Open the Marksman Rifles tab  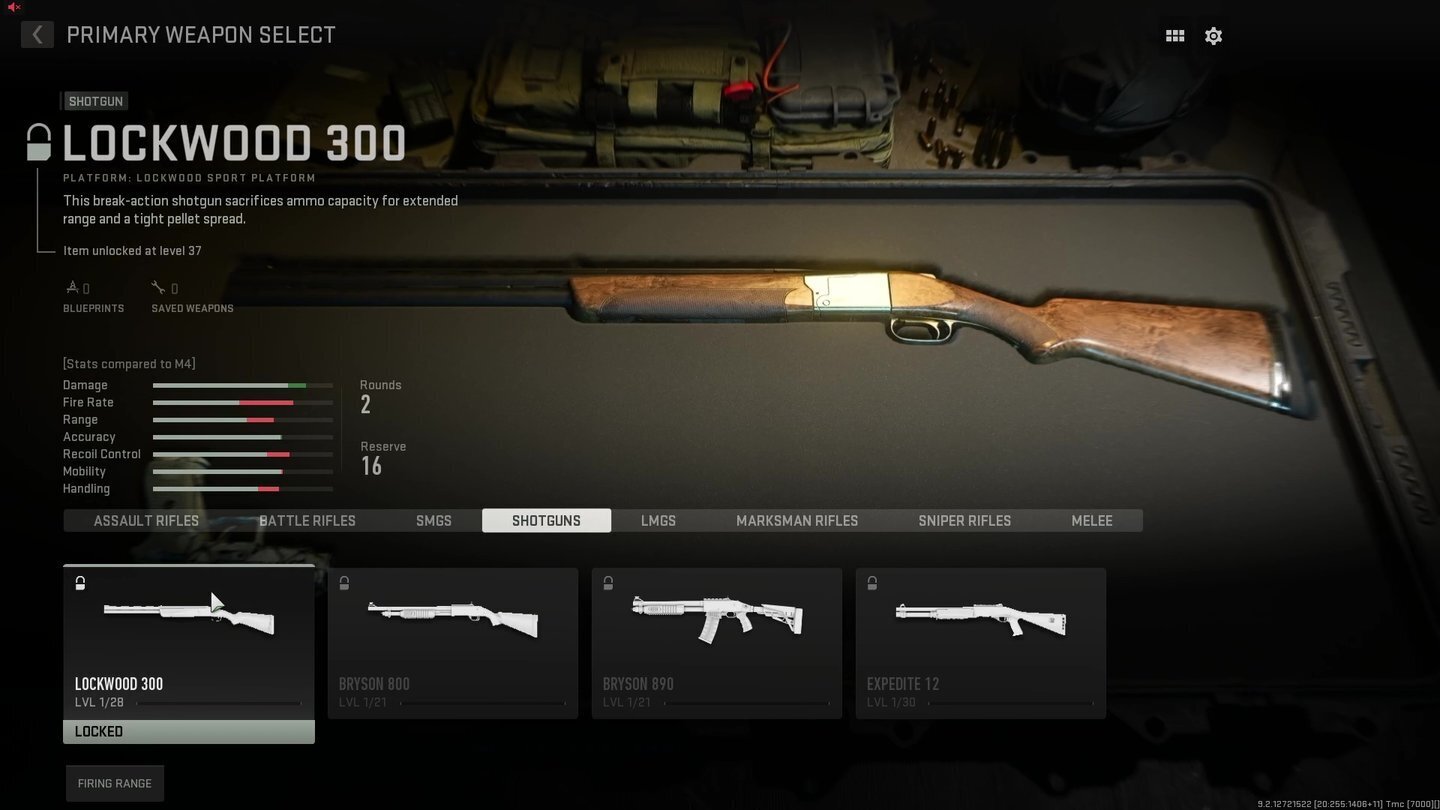tap(797, 520)
